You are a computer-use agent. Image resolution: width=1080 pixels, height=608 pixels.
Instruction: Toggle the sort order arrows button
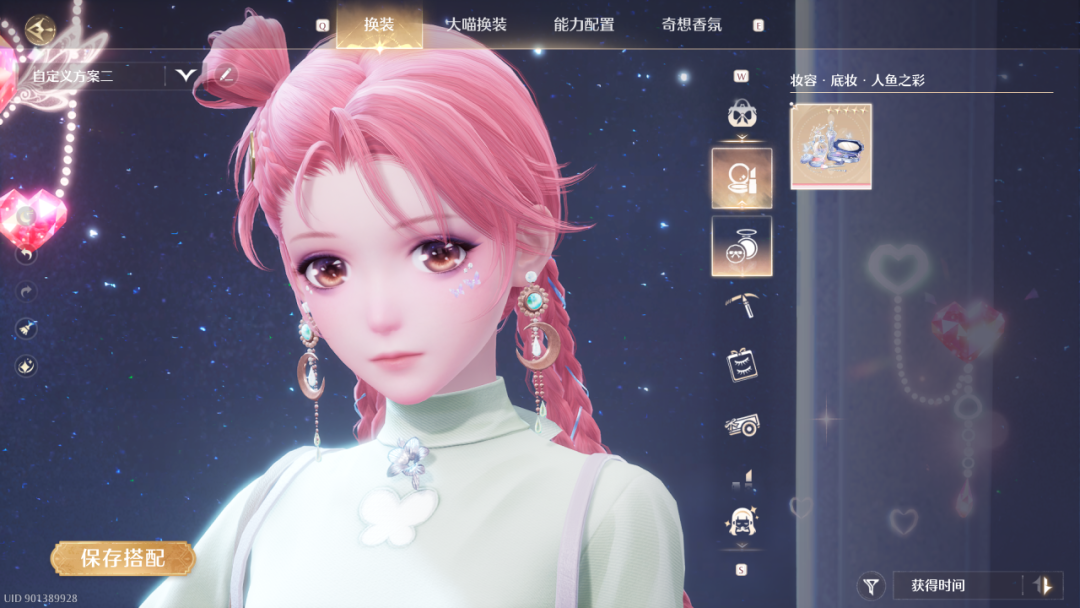coord(1043,586)
